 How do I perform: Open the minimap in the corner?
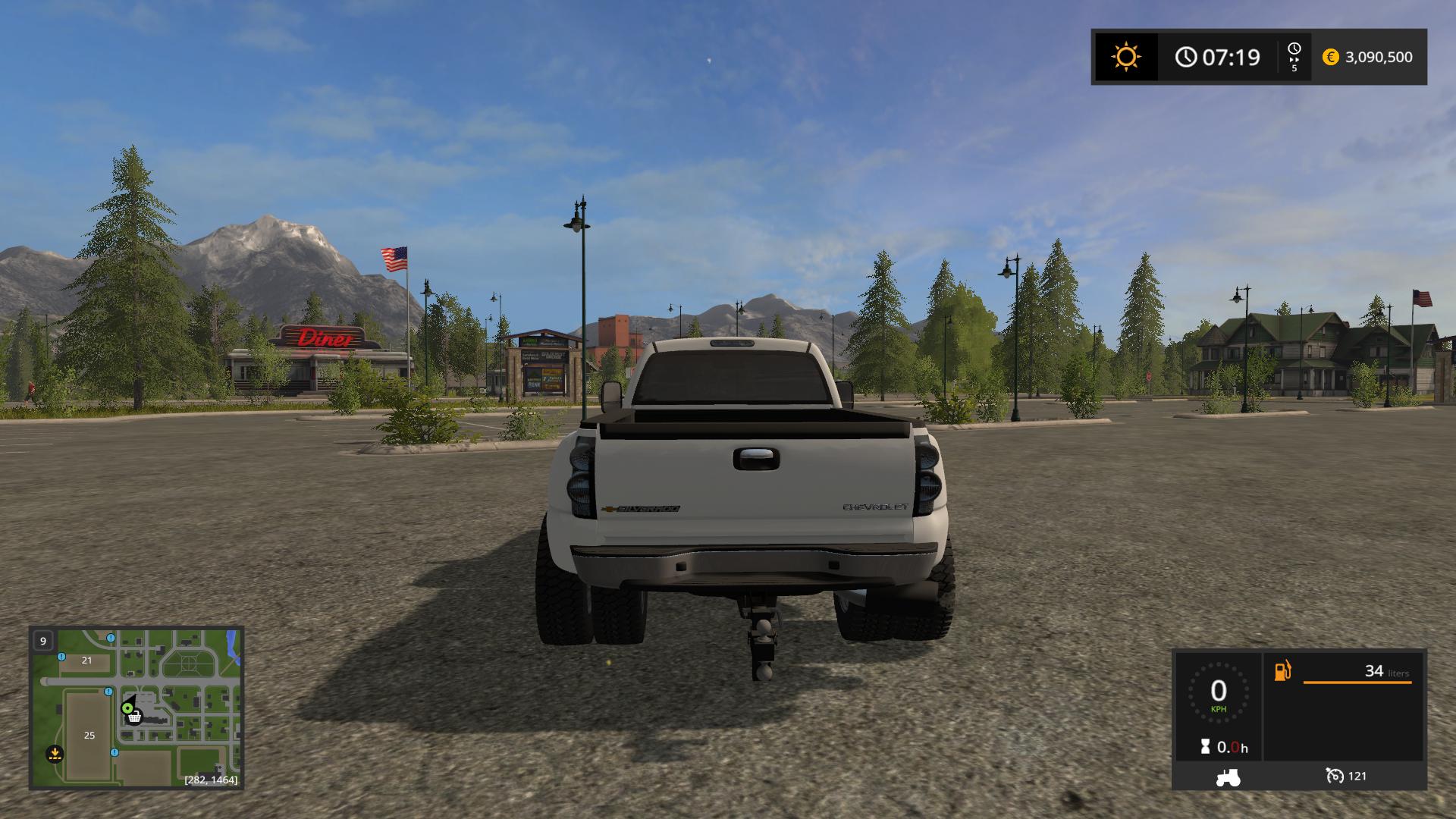click(x=136, y=708)
